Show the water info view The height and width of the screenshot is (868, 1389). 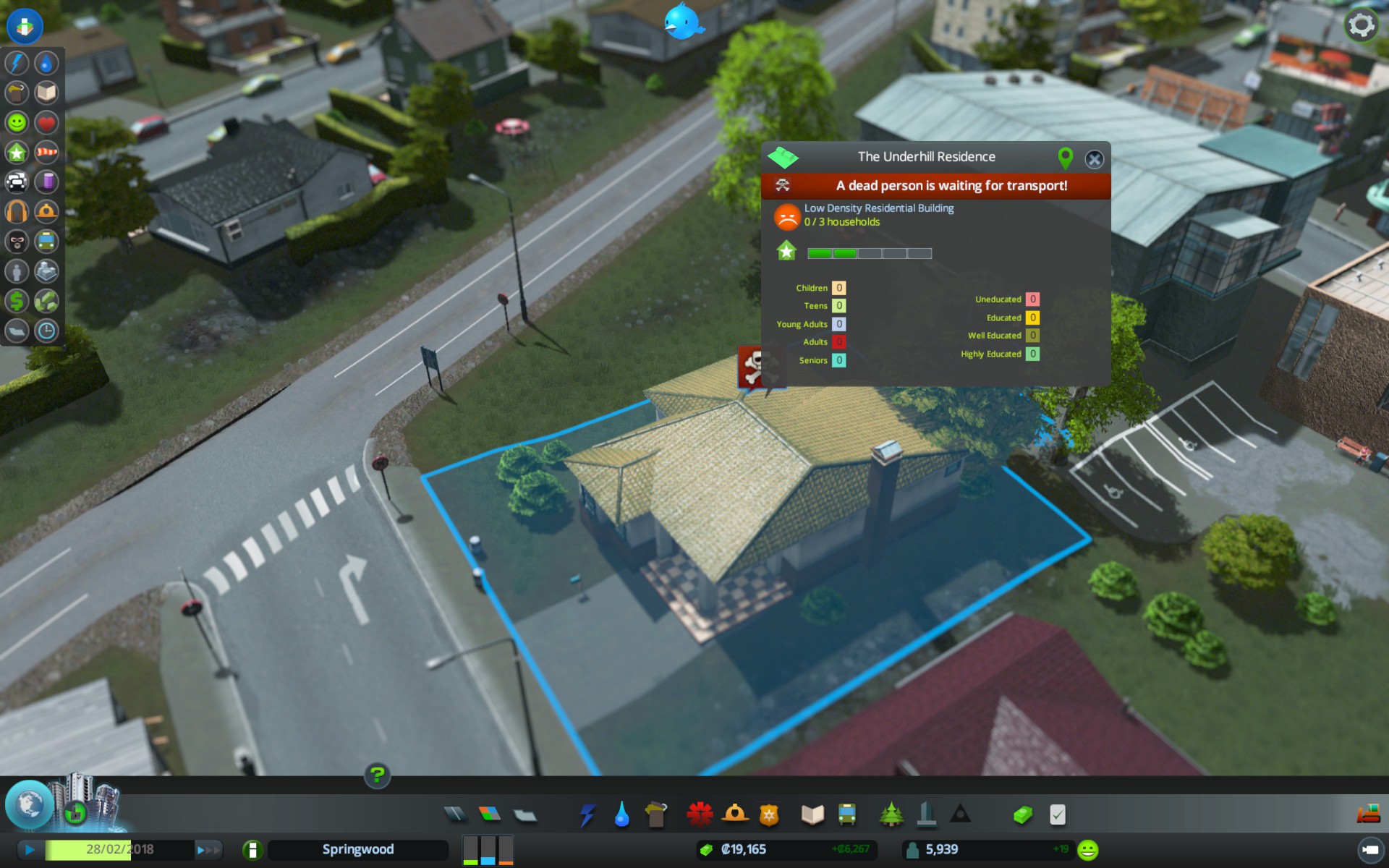click(46, 63)
